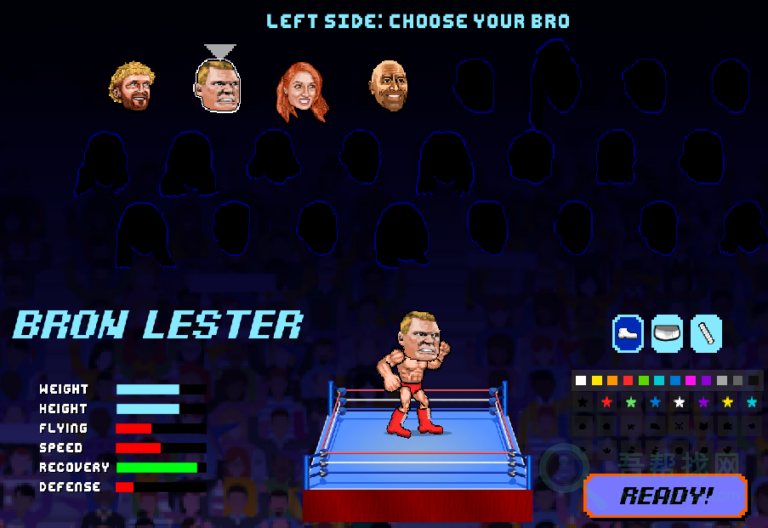Viewport: 768px width, 528px height.
Task: Select the wristband customization icon
Action: (706, 333)
